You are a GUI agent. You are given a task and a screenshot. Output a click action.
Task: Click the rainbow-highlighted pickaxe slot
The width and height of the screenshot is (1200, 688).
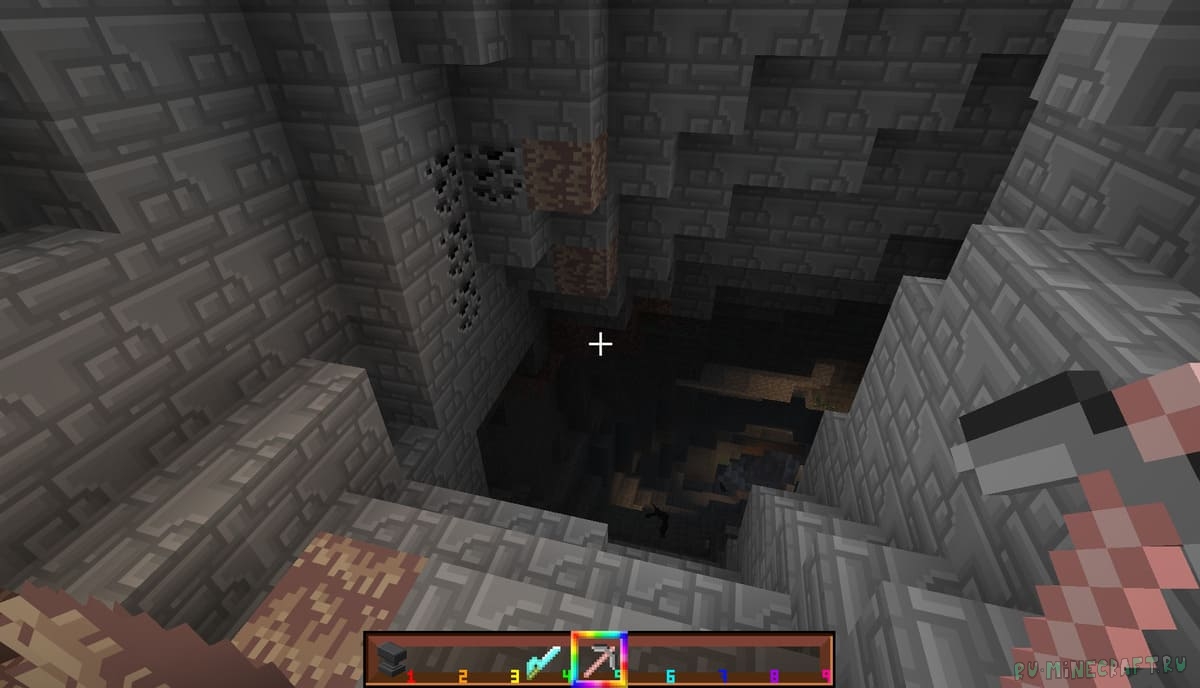pyautogui.click(x=598, y=659)
